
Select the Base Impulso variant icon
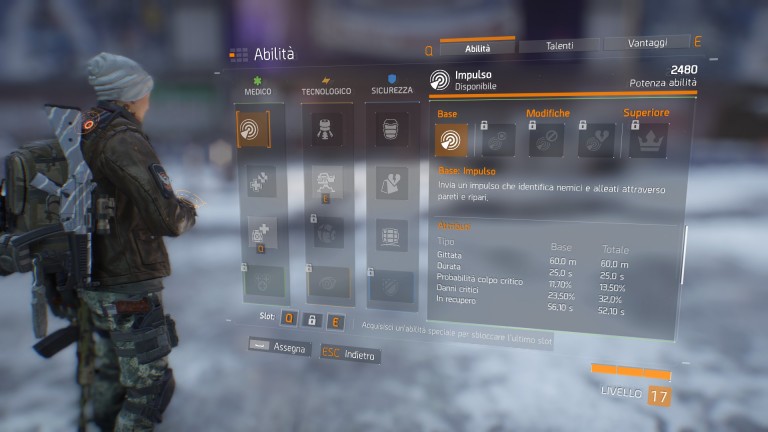coord(451,140)
